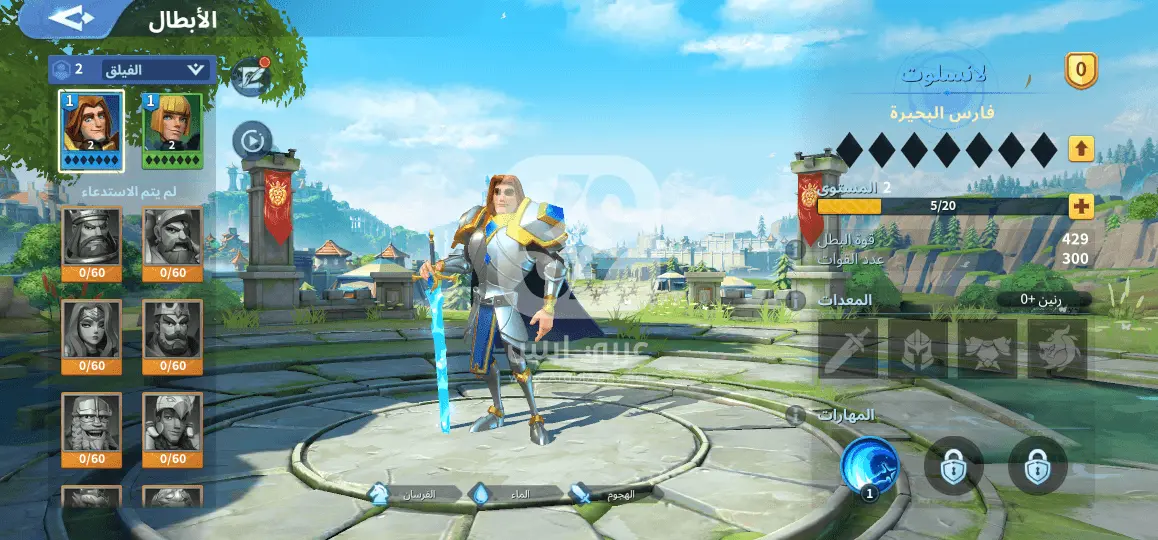Select the chest armor equipment slot
The width and height of the screenshot is (1158, 540).
988,348
